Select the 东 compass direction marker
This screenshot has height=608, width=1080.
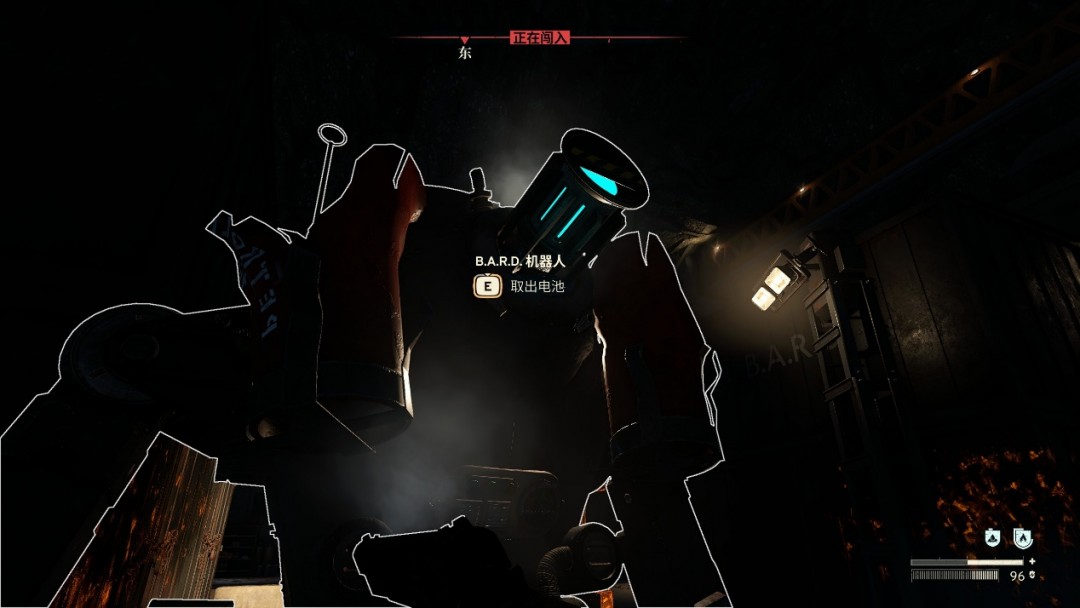465,53
